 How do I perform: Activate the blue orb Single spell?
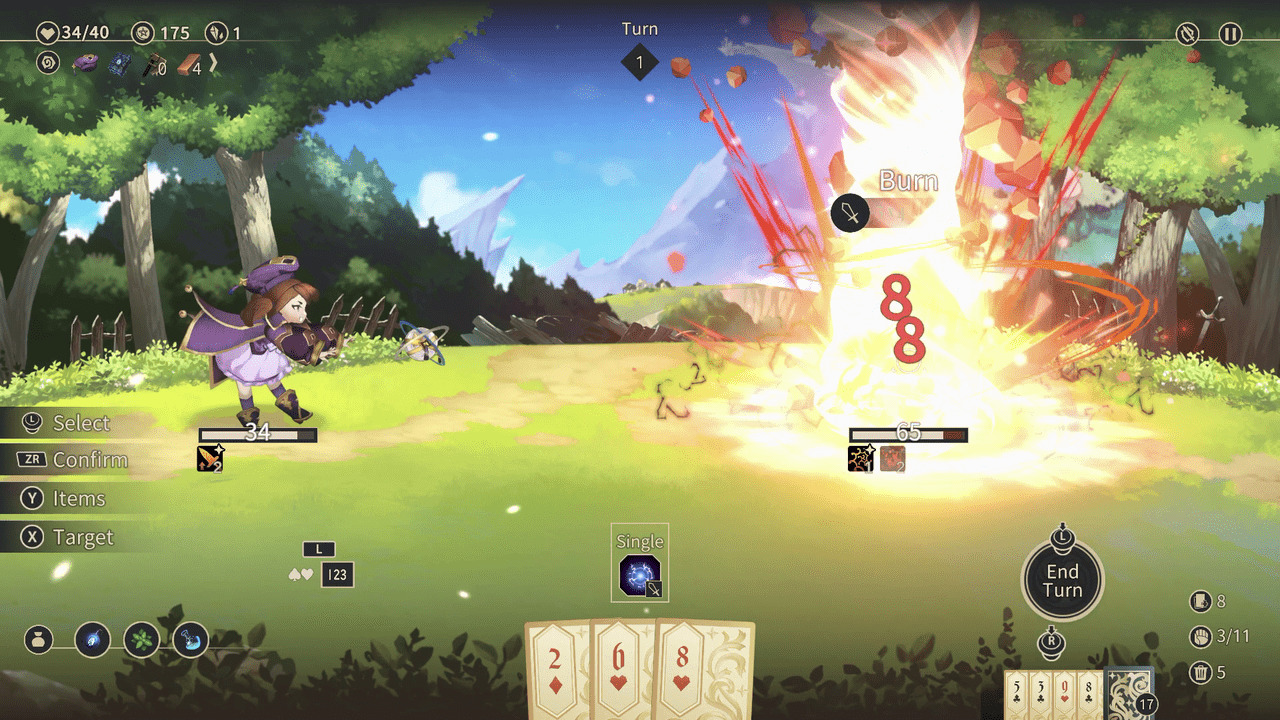(x=640, y=576)
